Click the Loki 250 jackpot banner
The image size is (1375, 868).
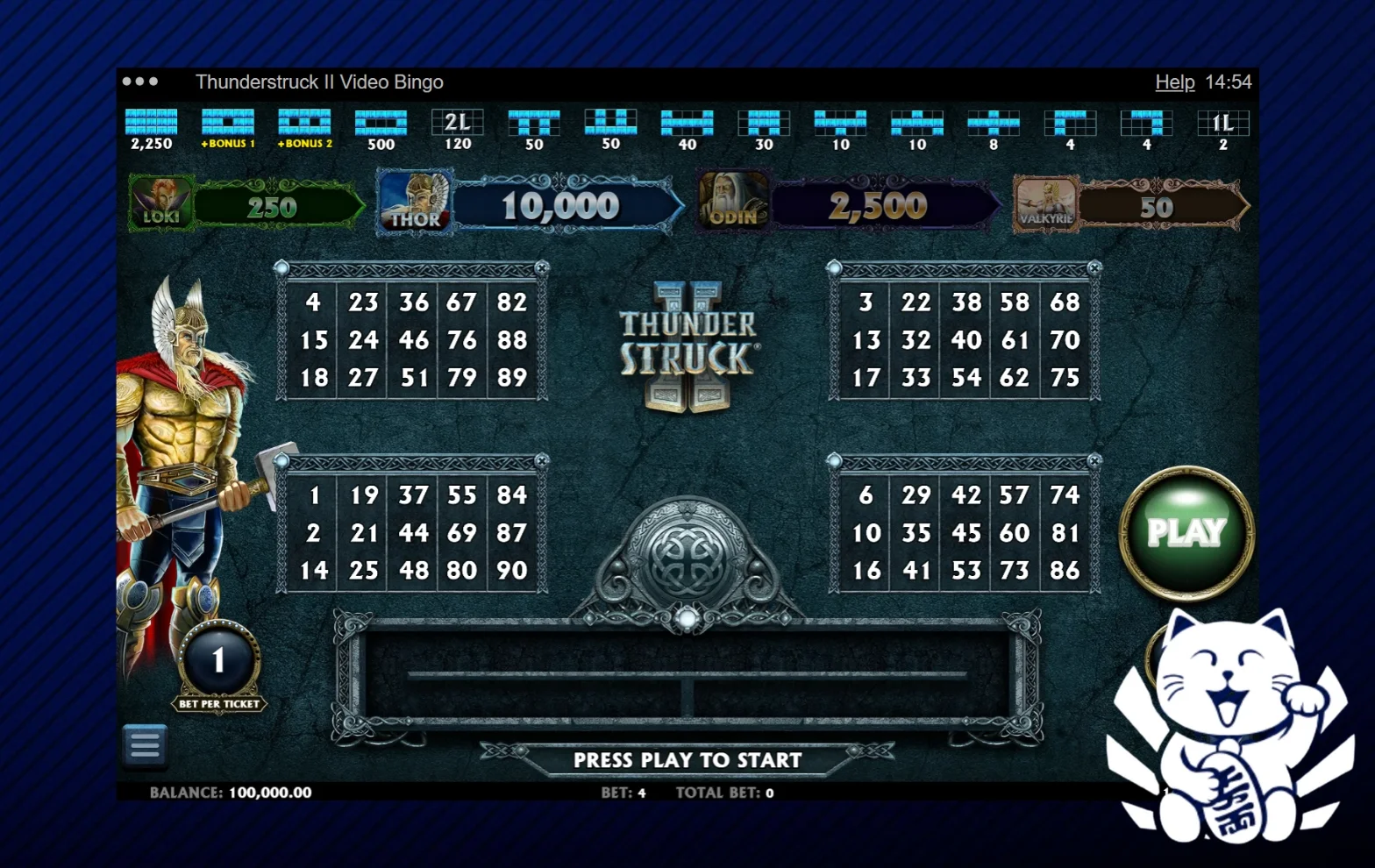click(246, 207)
